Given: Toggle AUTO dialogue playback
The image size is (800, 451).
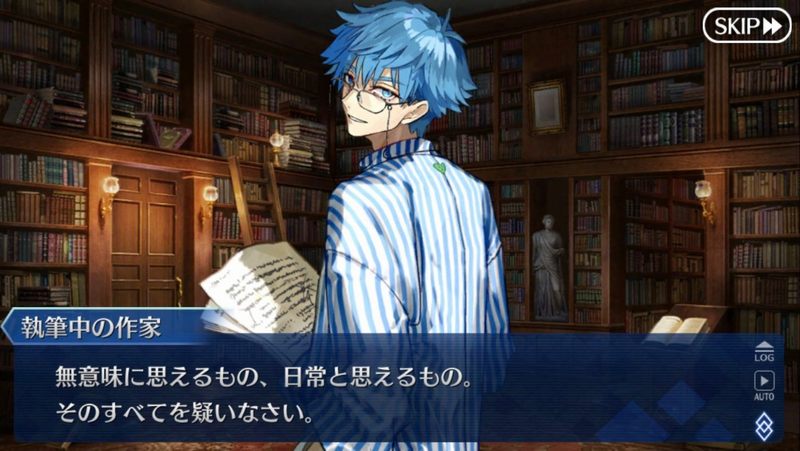Looking at the screenshot, I should tap(765, 384).
